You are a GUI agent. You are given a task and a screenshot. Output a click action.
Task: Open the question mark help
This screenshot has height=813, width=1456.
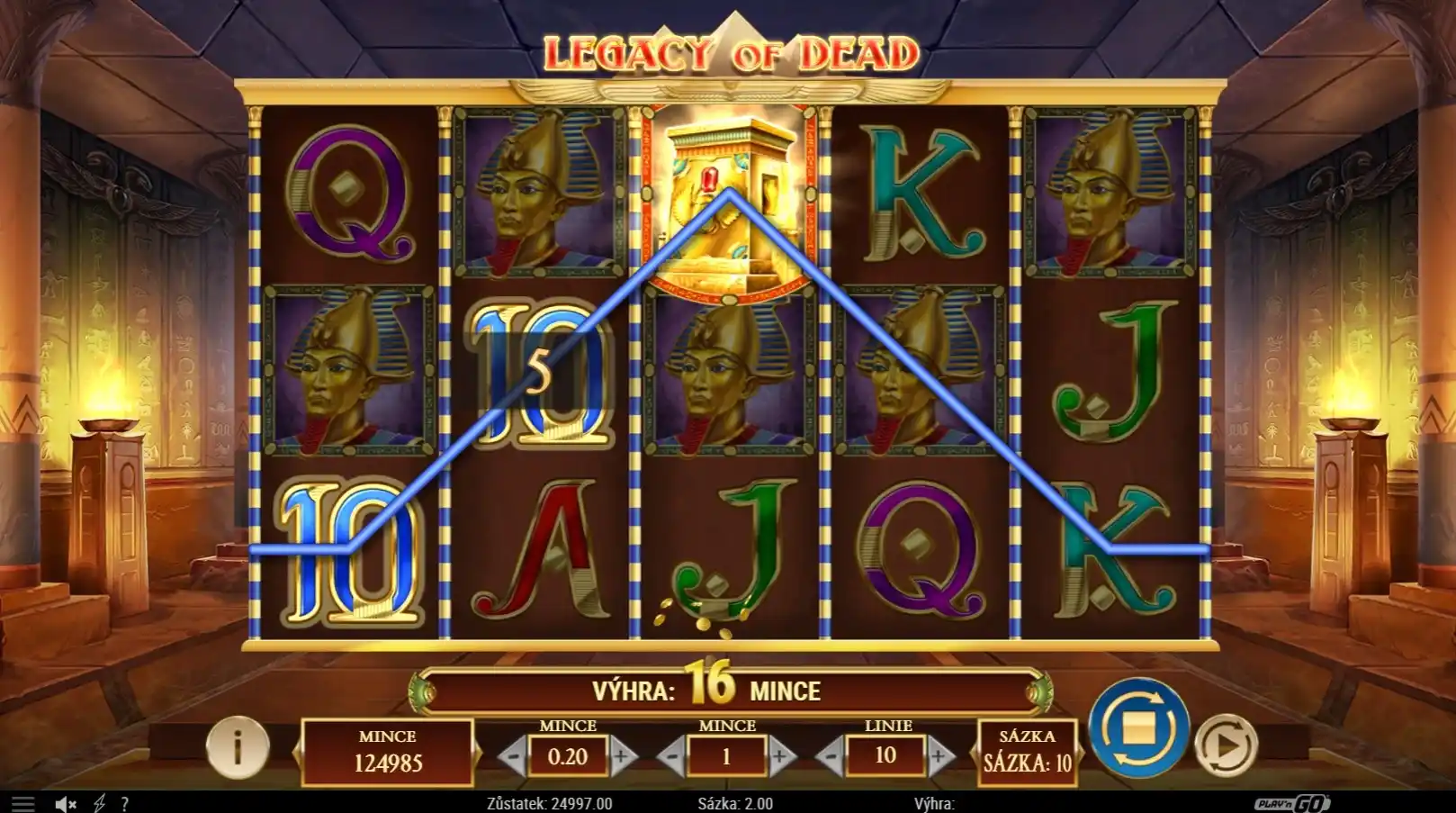pos(125,804)
